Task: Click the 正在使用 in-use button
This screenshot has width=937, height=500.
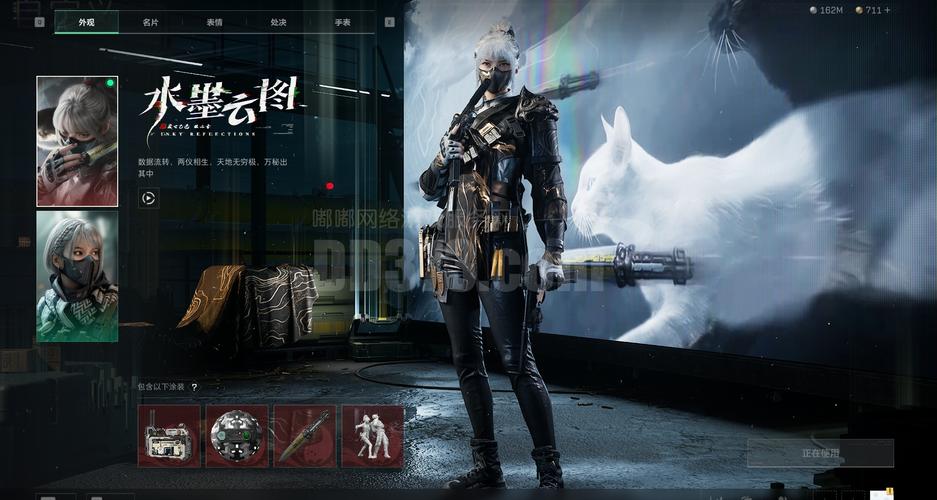Action: (x=820, y=453)
